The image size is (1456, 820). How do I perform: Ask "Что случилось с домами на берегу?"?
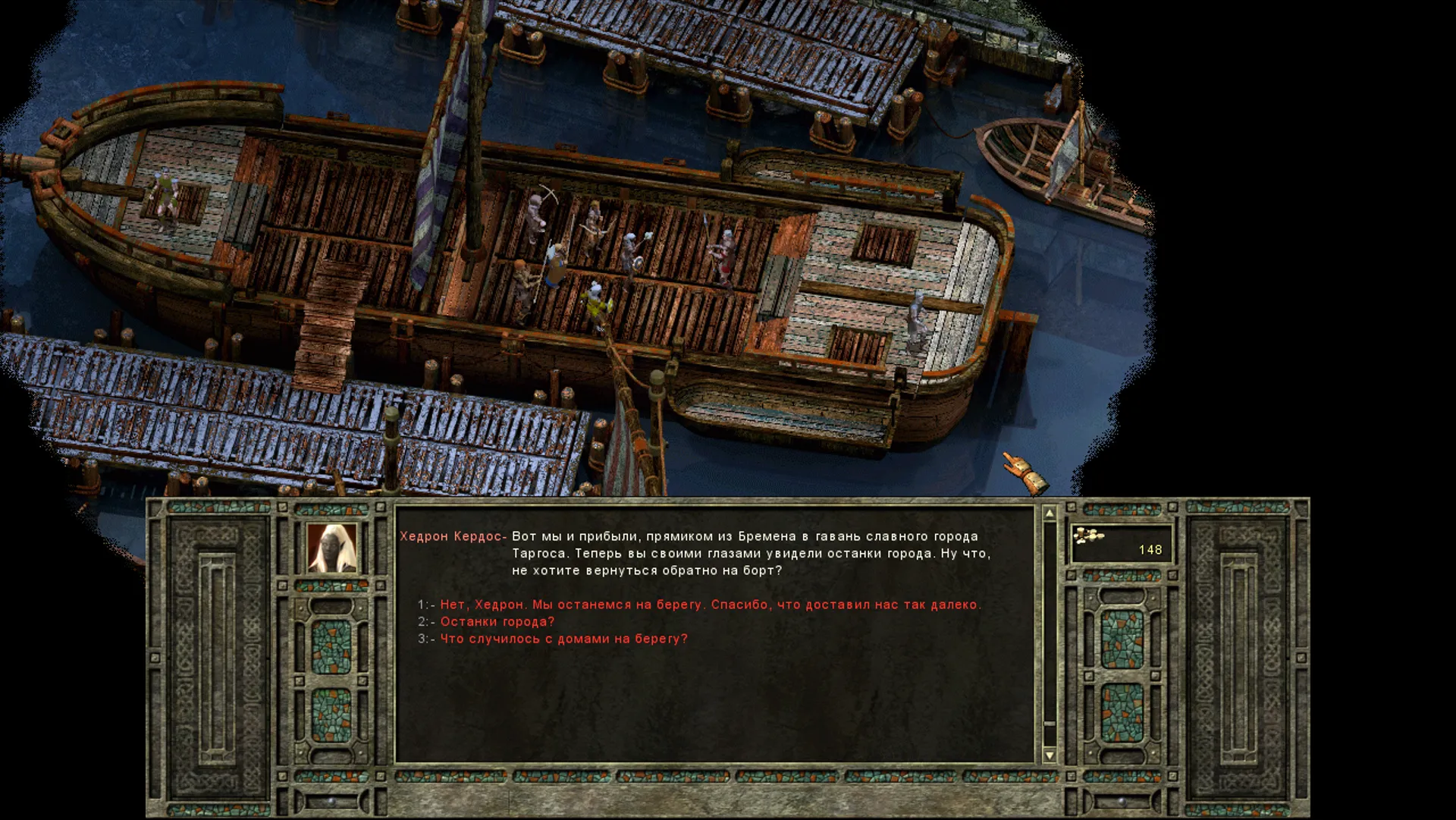click(563, 639)
